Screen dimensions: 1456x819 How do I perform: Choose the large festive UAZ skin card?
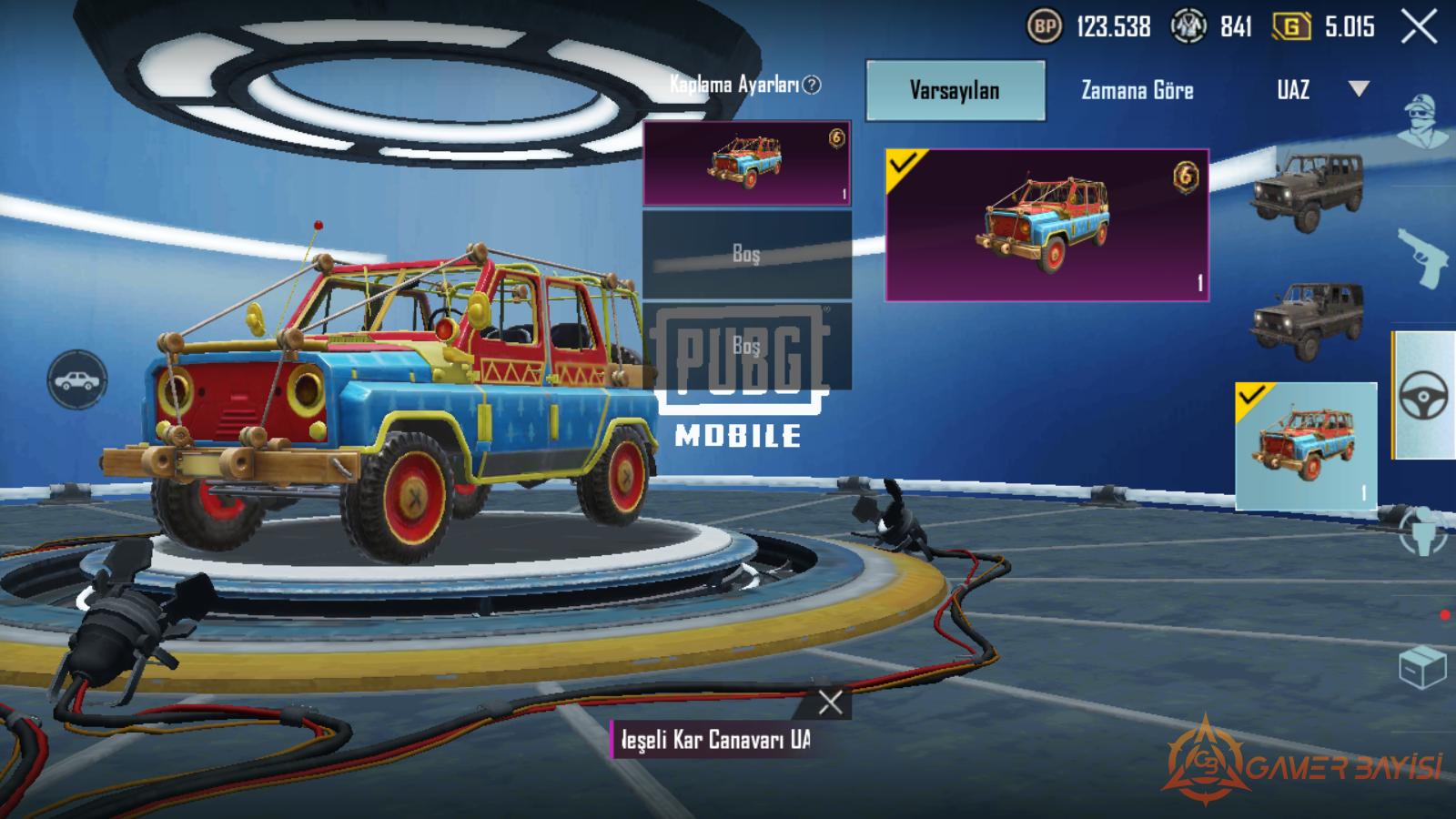pos(1046,225)
